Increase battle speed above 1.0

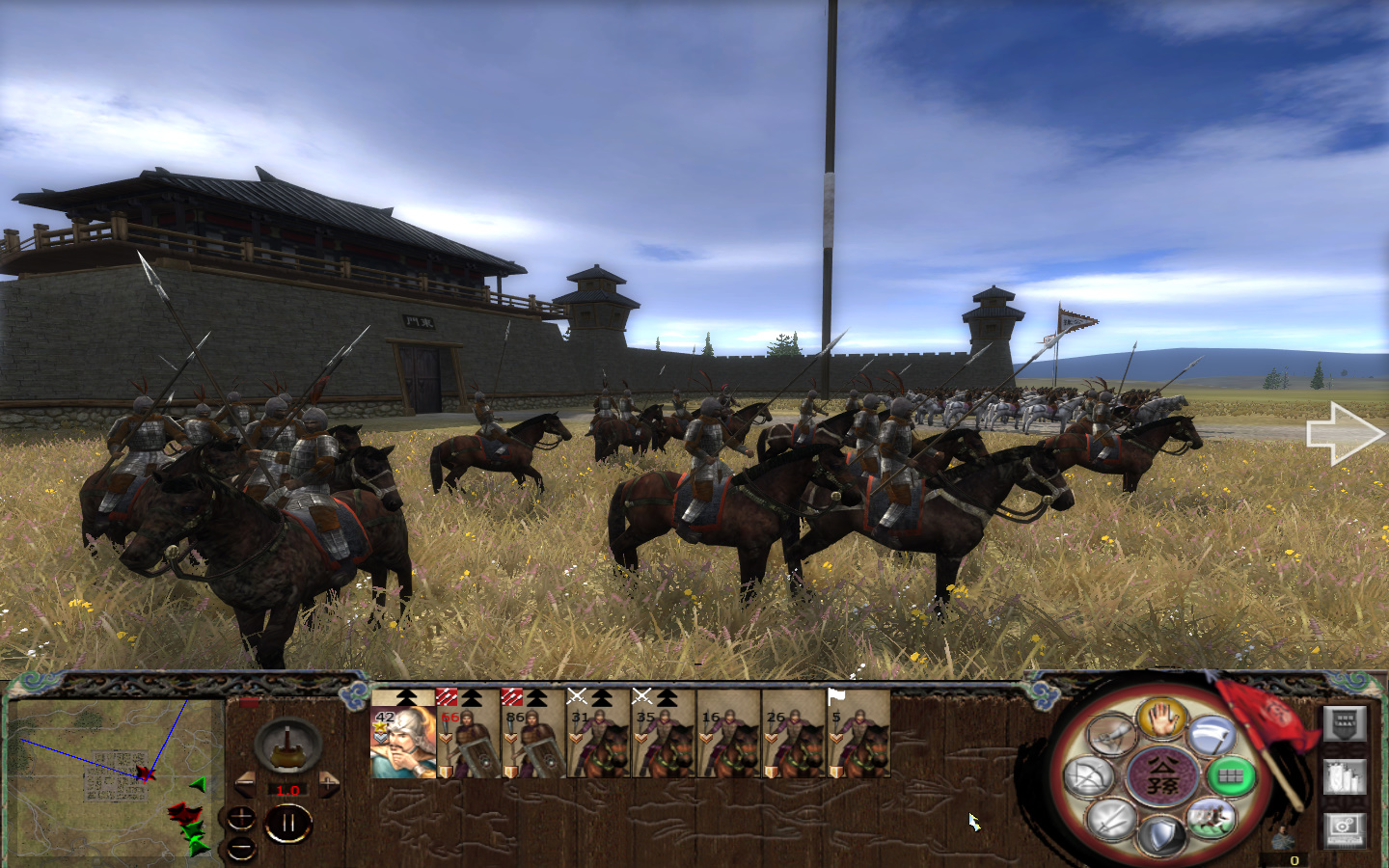click(329, 784)
